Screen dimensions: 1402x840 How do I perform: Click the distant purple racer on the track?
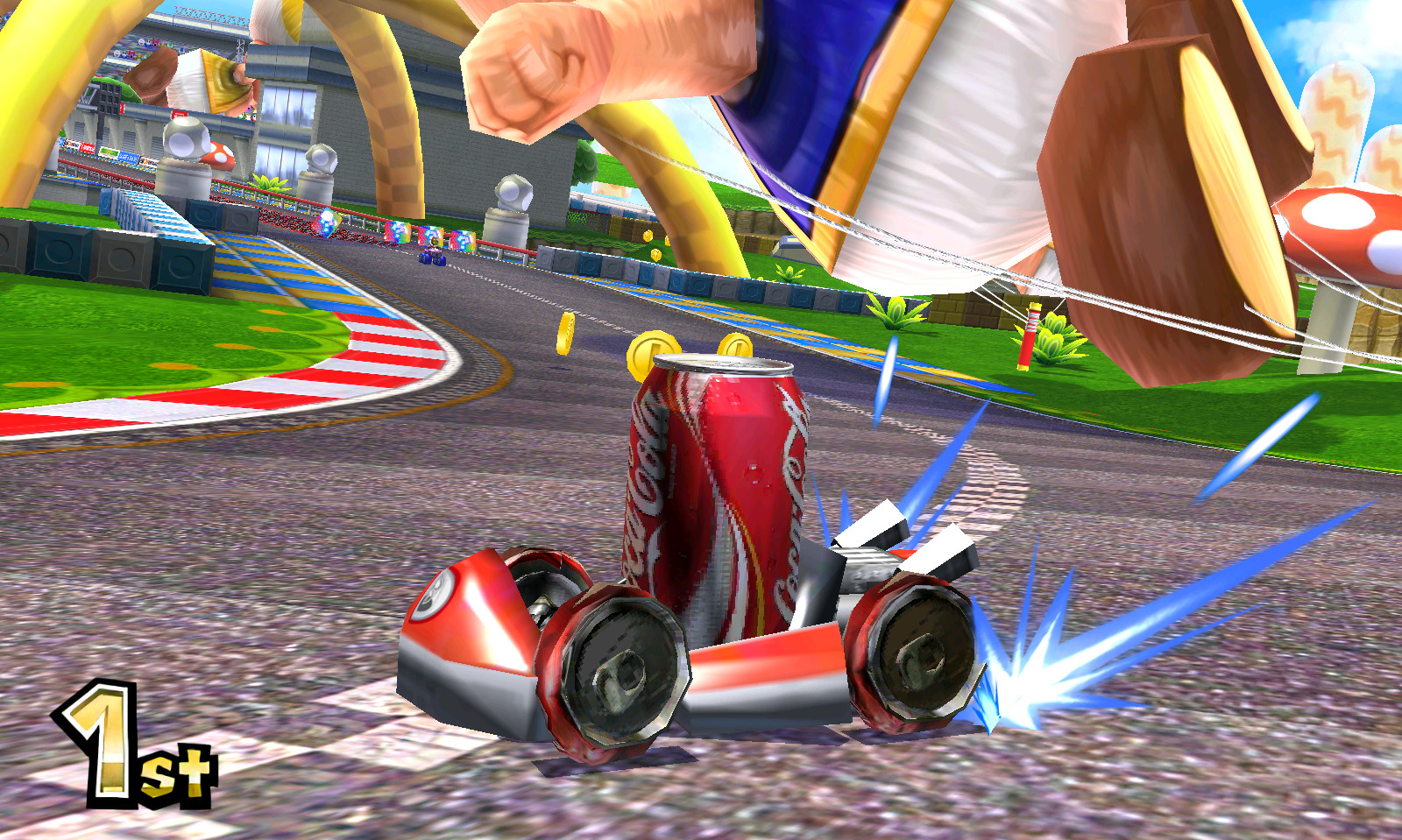coord(431,256)
